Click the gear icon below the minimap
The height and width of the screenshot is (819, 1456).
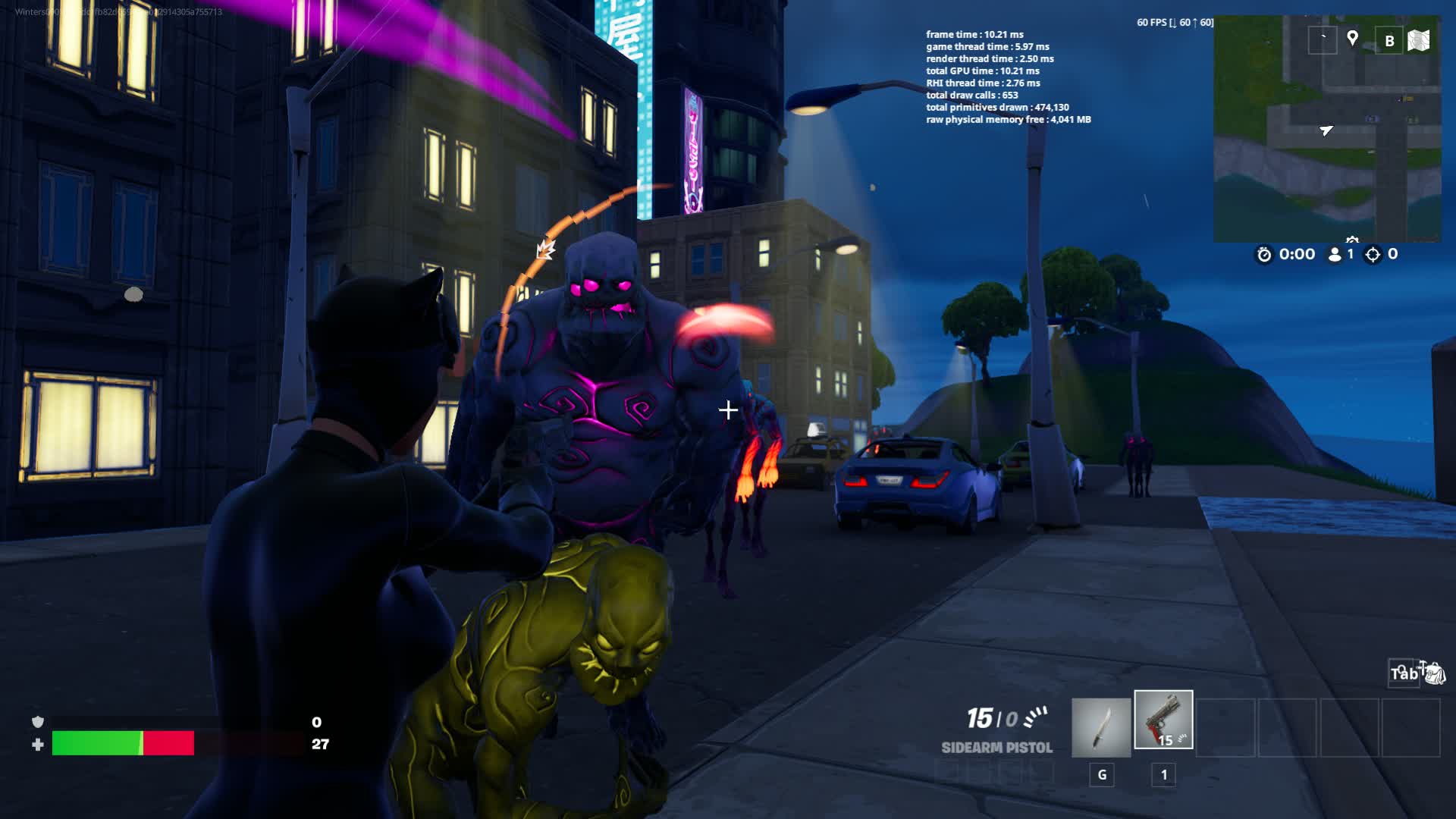[1352, 239]
